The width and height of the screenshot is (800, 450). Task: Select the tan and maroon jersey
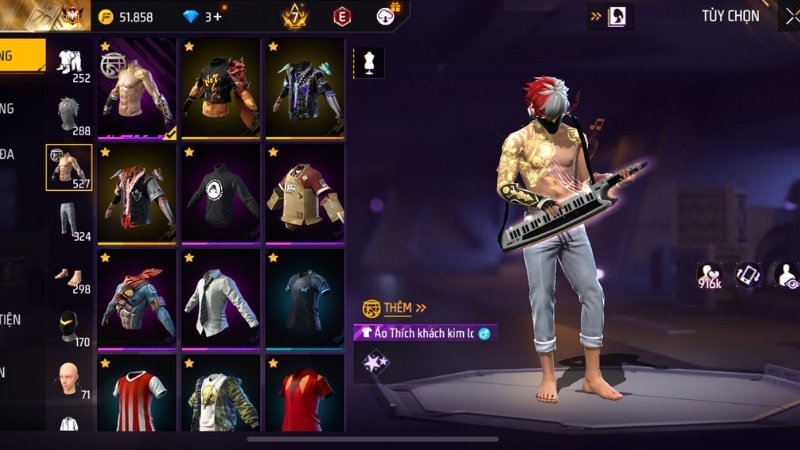[x=304, y=192]
